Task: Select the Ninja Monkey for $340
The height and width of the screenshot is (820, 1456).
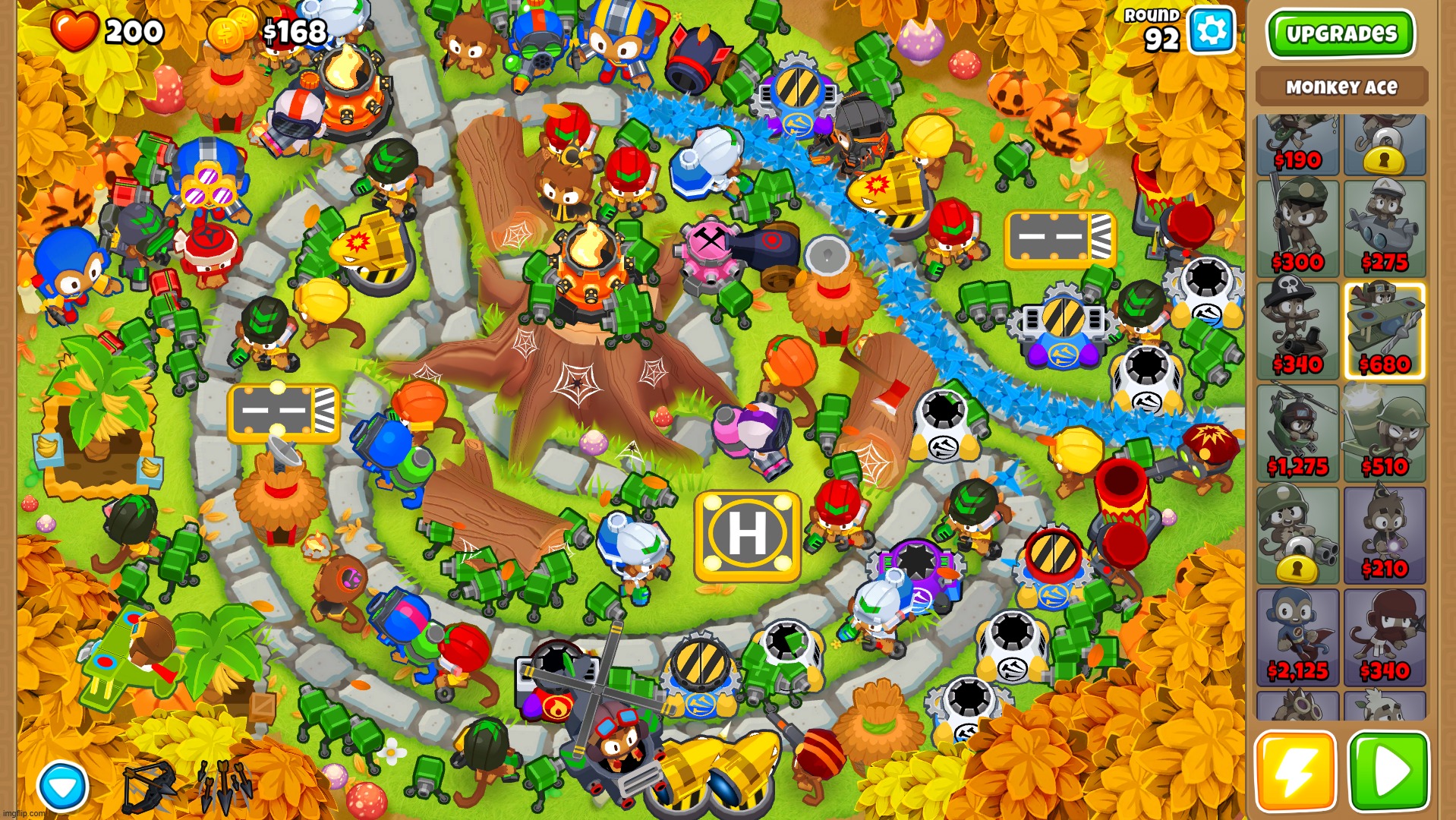Action: tap(1385, 638)
